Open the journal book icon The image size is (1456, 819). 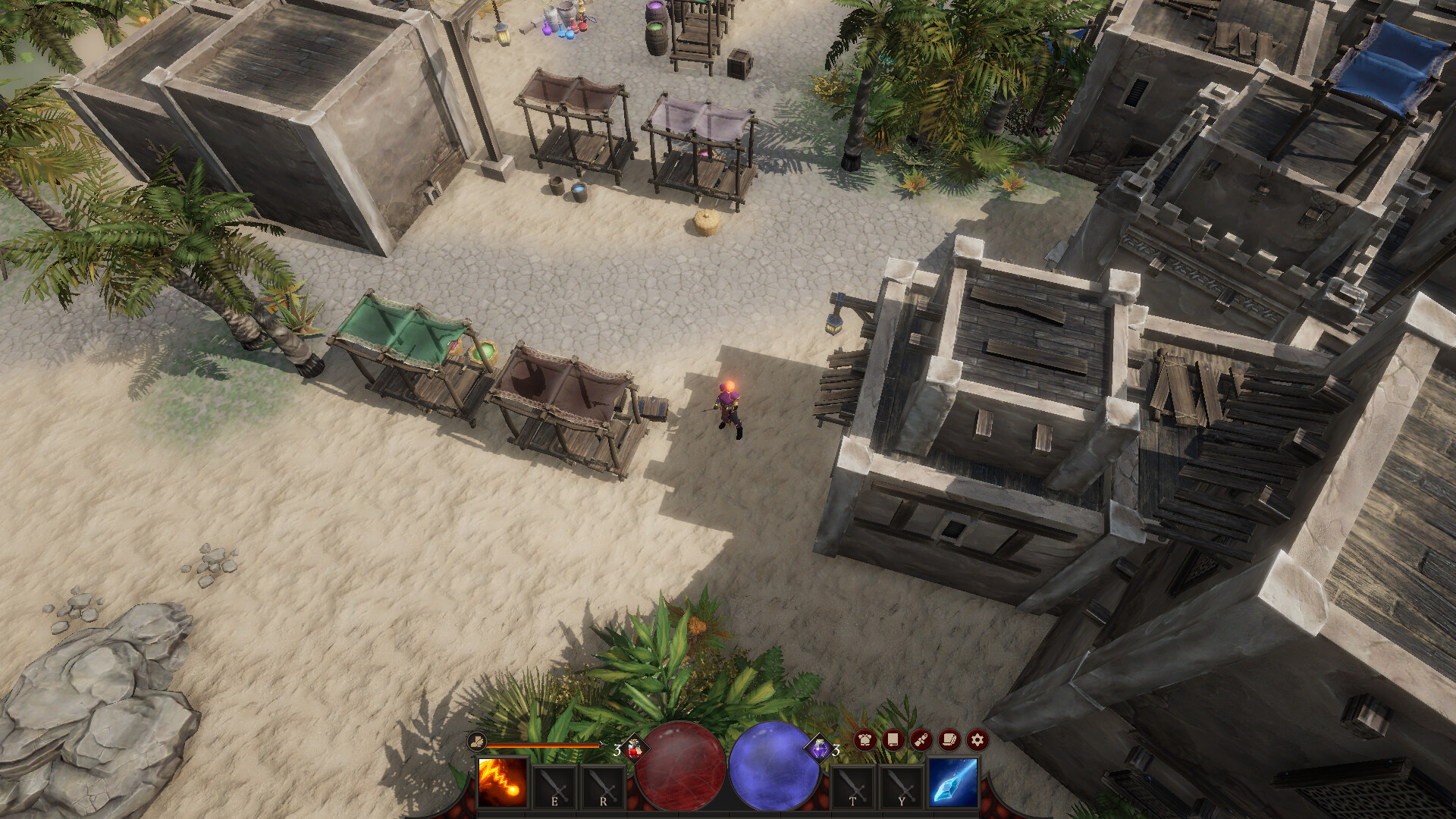pyautogui.click(x=891, y=739)
